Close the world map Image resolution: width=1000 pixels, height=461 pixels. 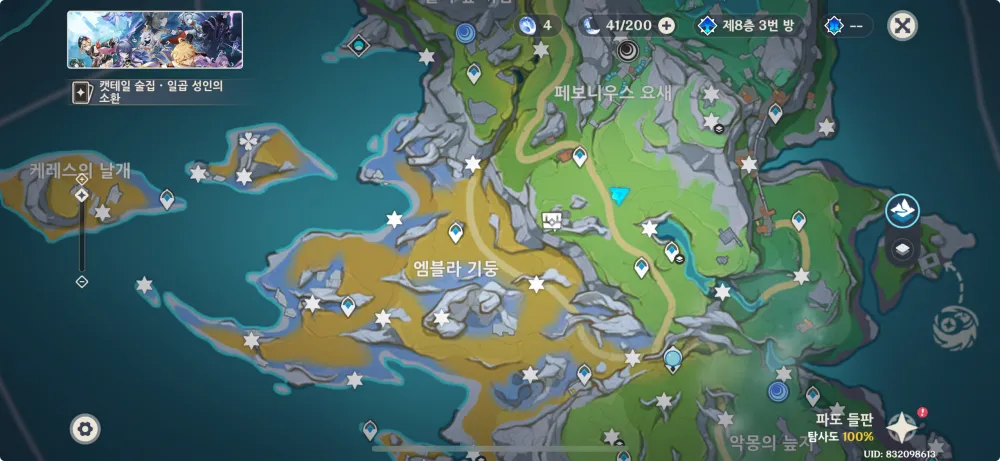click(902, 26)
